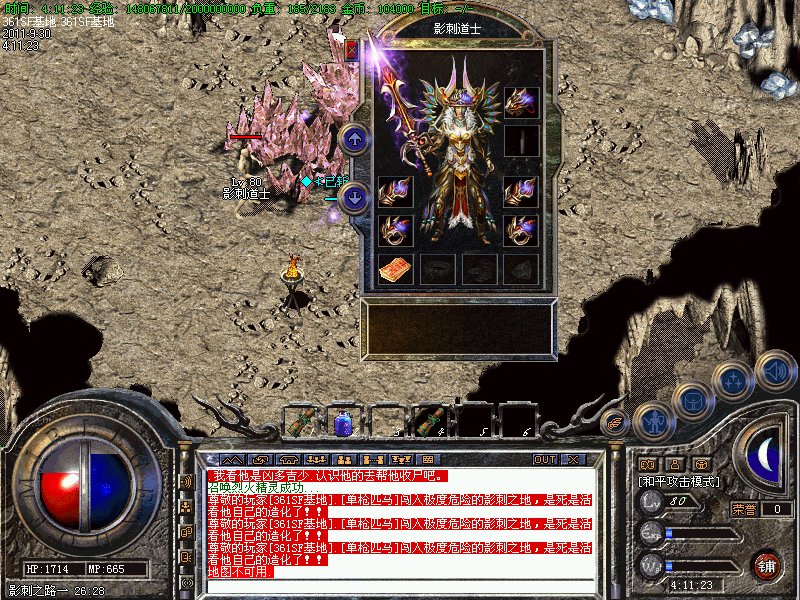Viewport: 800px width, 600px height.
Task: Open the skills sparkle round button
Action: tap(733, 381)
